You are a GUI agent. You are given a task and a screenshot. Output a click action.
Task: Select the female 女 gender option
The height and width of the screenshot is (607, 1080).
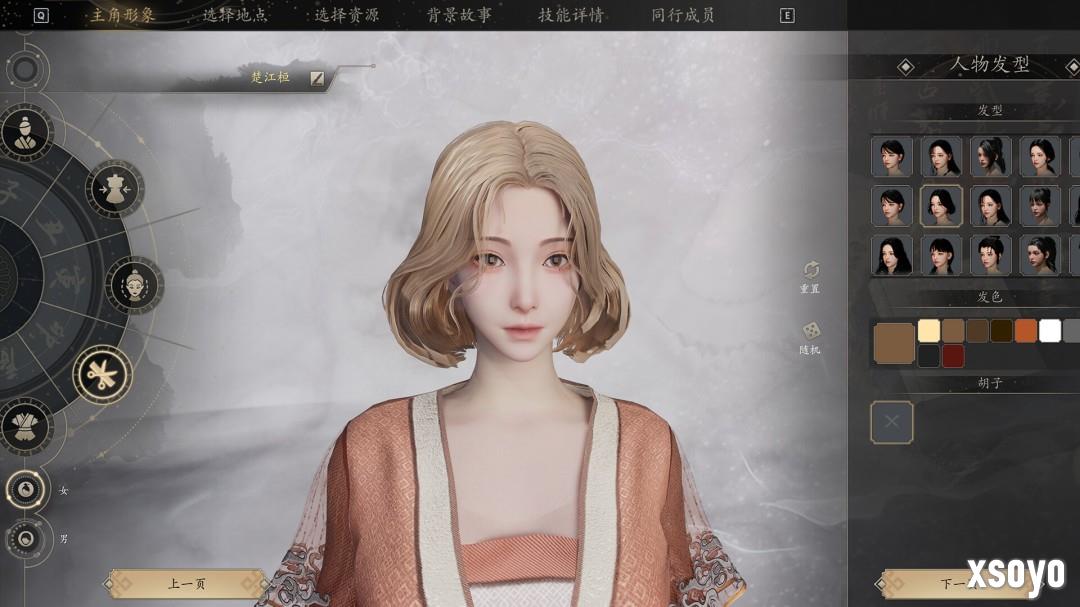(26, 490)
